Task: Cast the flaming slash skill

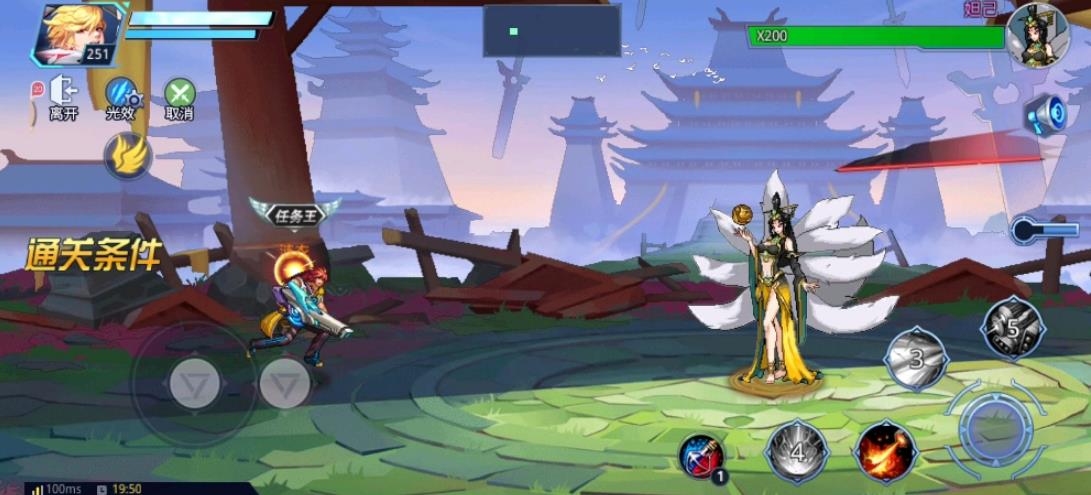Action: pyautogui.click(x=885, y=450)
